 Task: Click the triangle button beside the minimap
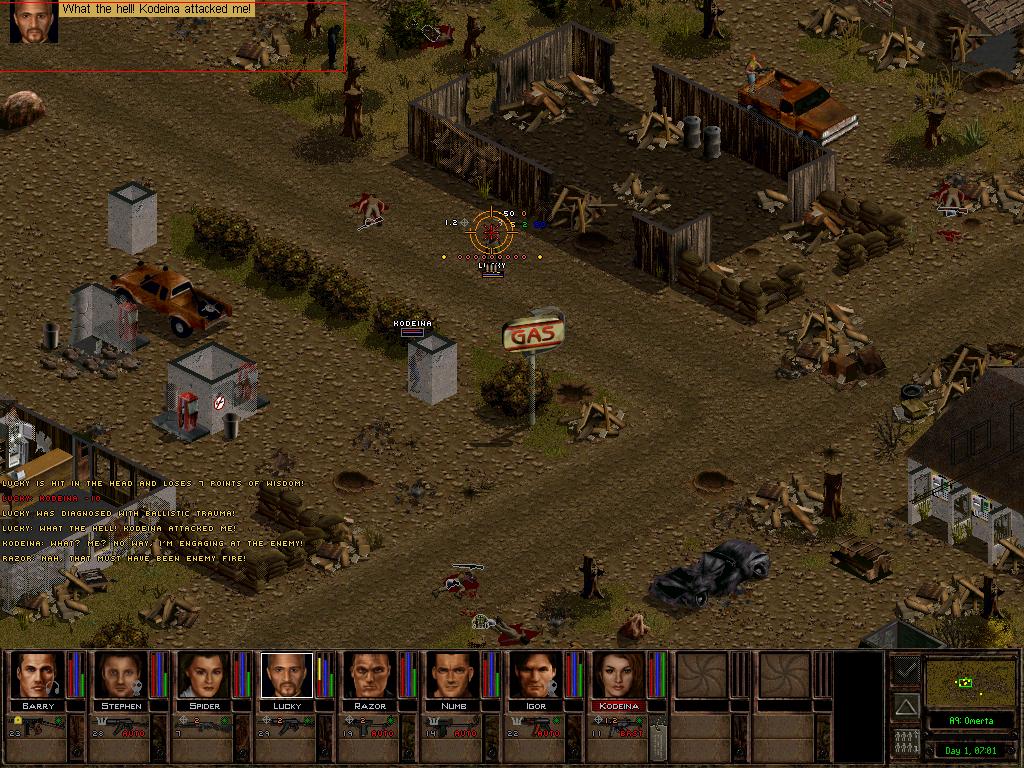tap(905, 706)
